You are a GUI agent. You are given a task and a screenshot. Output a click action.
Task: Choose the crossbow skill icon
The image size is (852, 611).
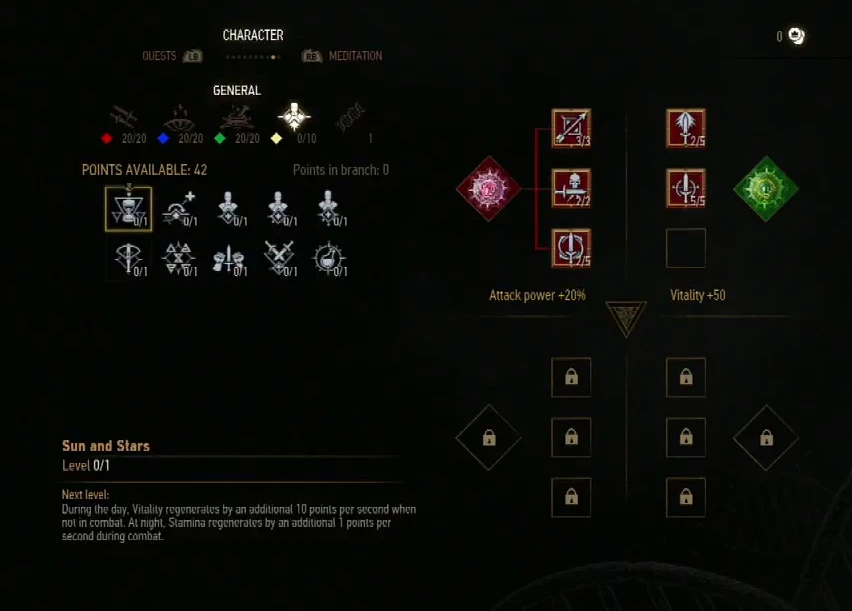tap(129, 257)
